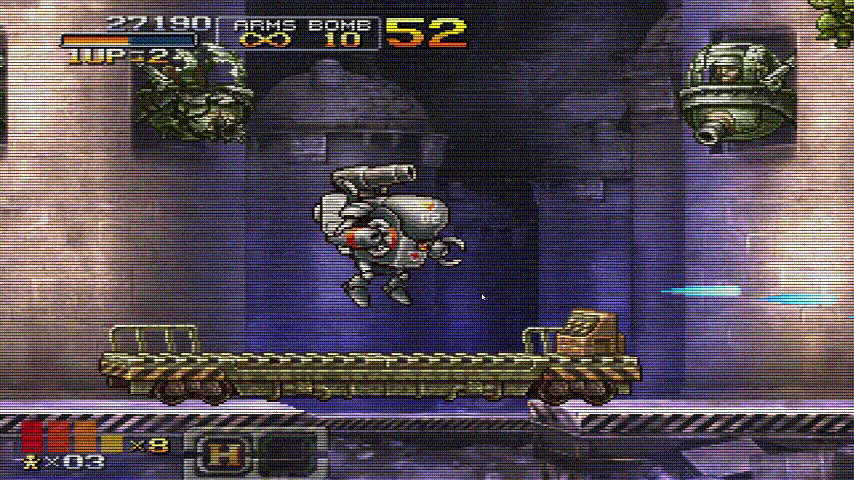Select the empty slot beside the H weapon
The width and height of the screenshot is (854, 480).
coord(287,455)
